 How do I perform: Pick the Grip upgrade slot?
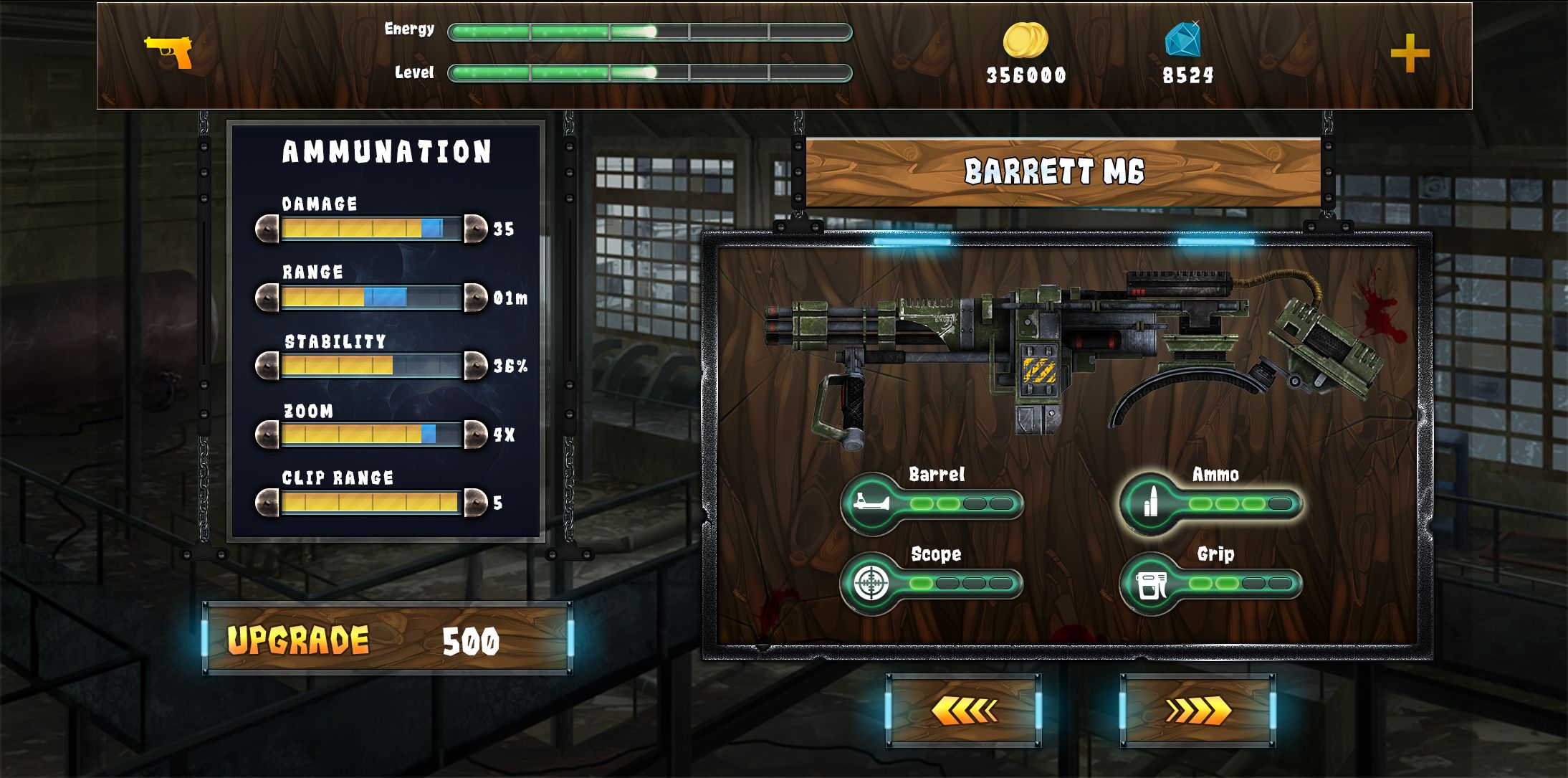coord(1211,583)
